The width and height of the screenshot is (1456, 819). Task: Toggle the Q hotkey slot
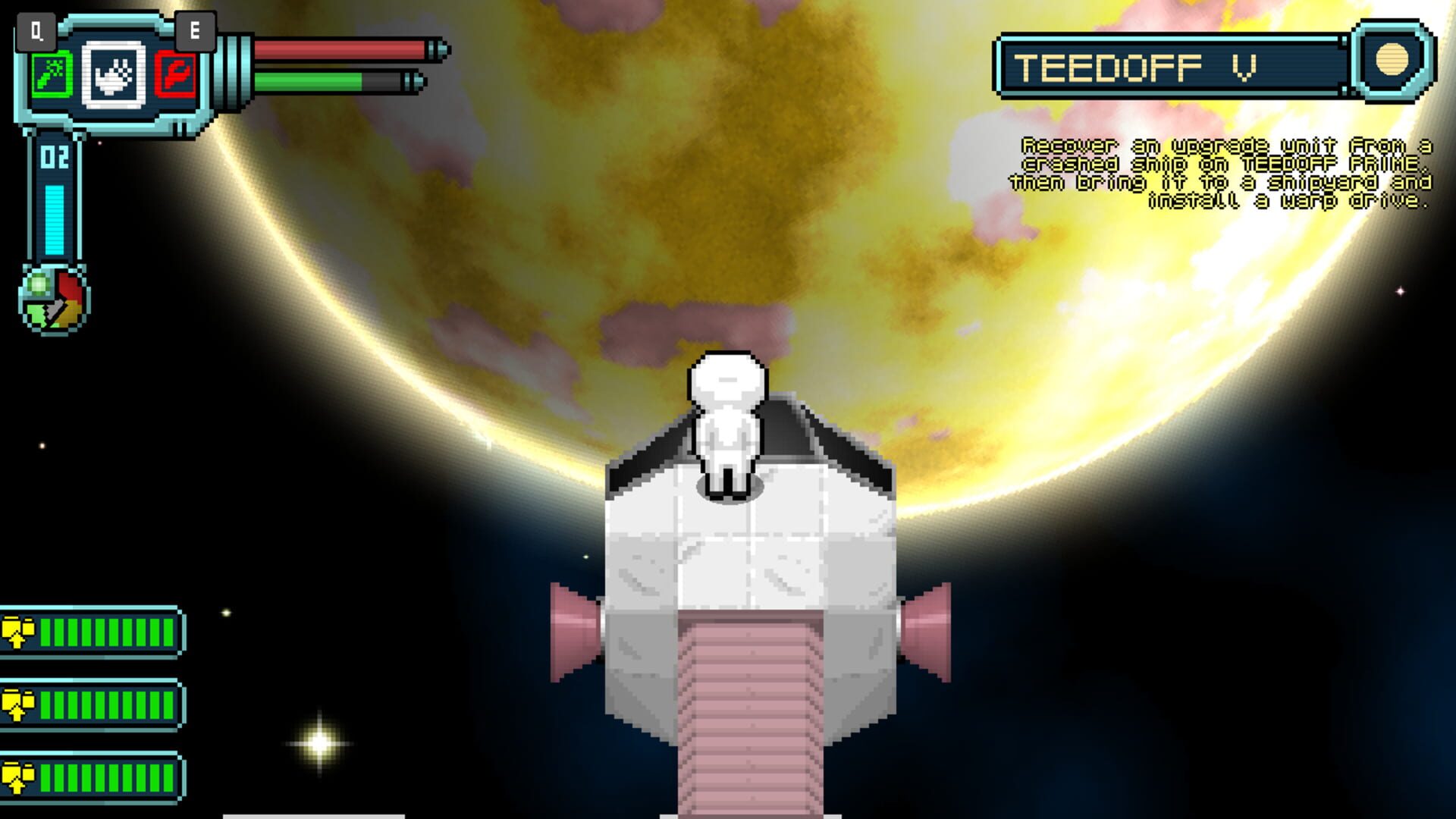tap(35, 30)
